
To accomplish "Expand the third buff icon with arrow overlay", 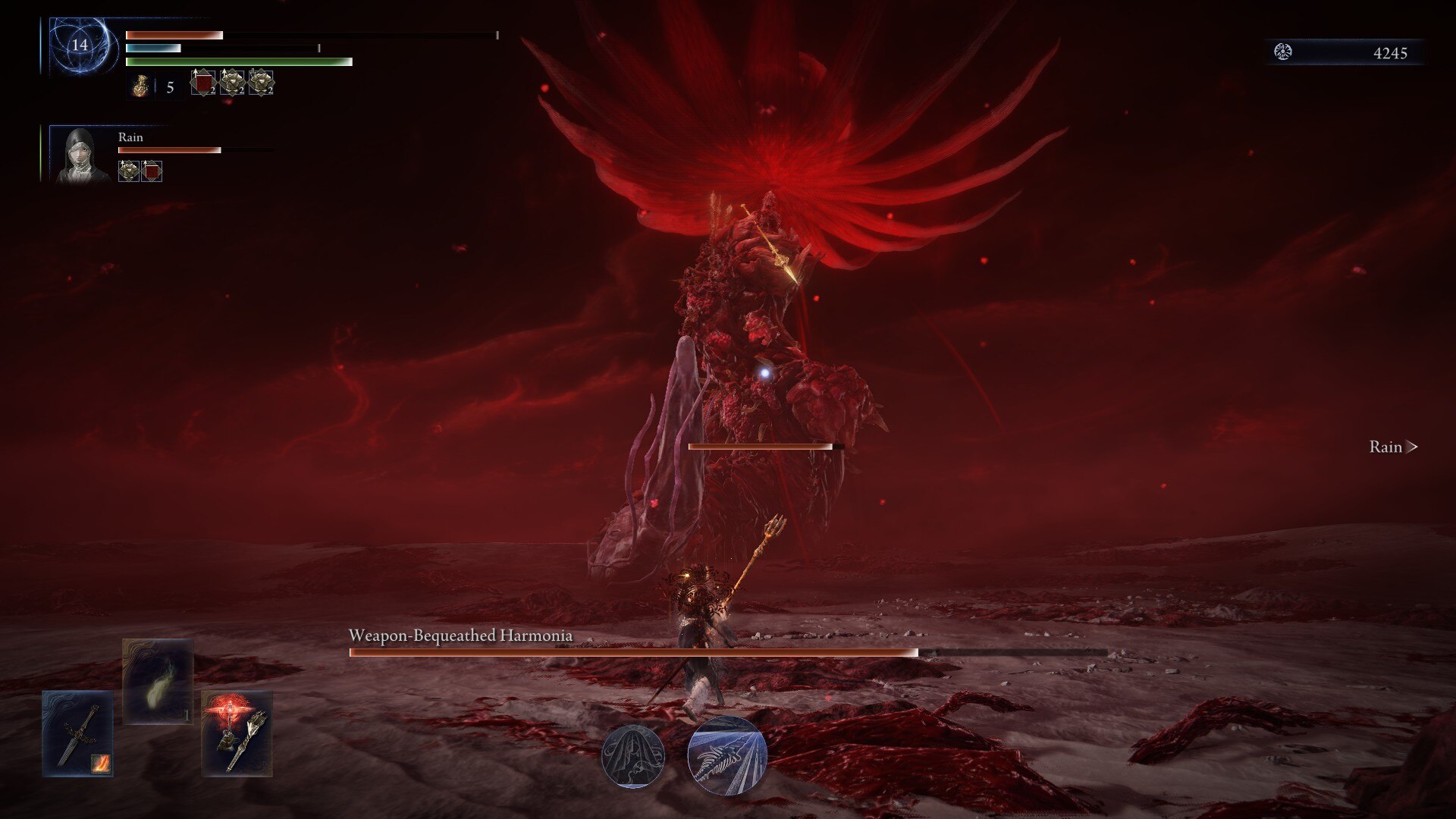I will click(262, 83).
